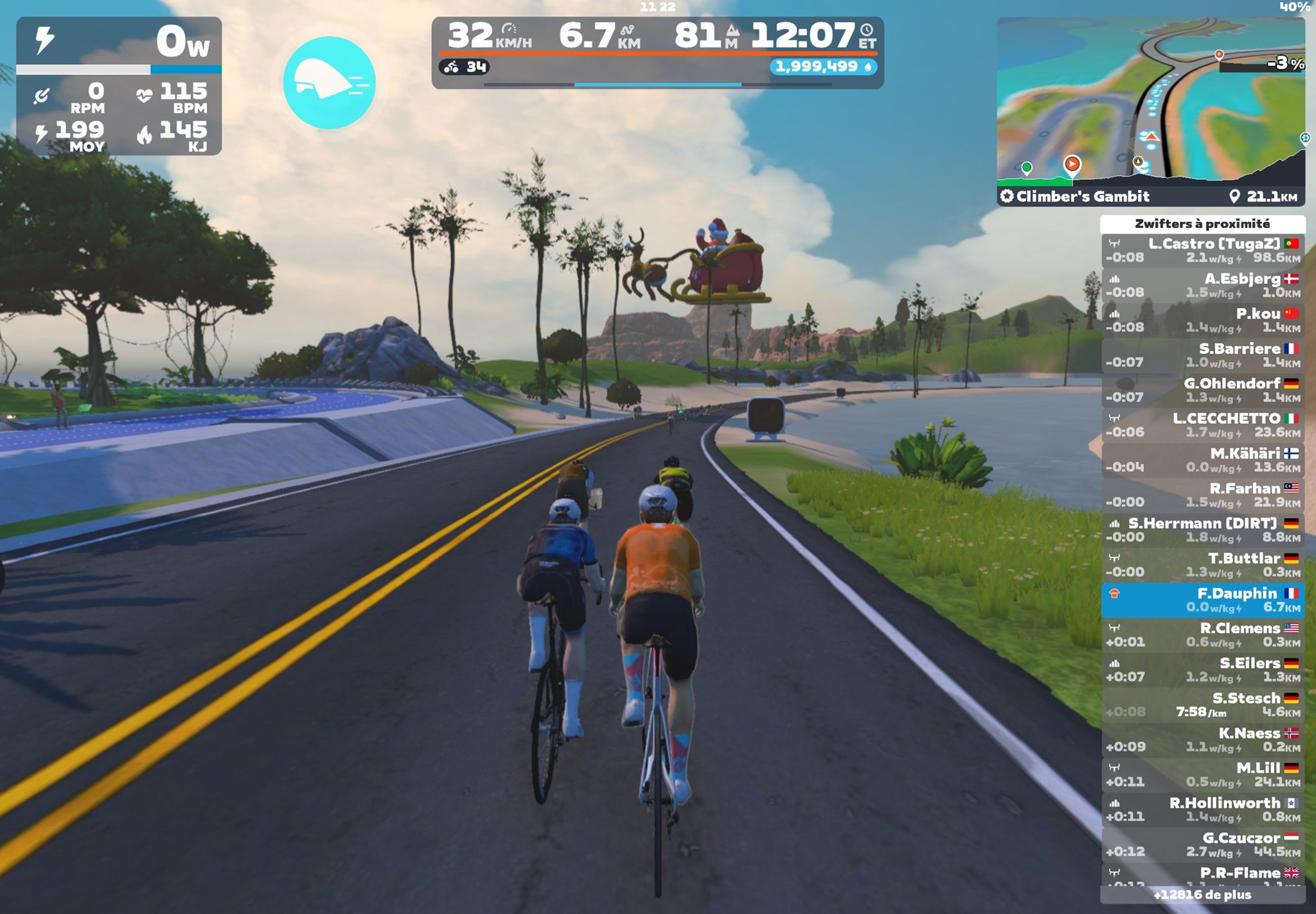Choose T.Buttlar from nearby Zwifters
The width and height of the screenshot is (1316, 914).
tap(1202, 565)
